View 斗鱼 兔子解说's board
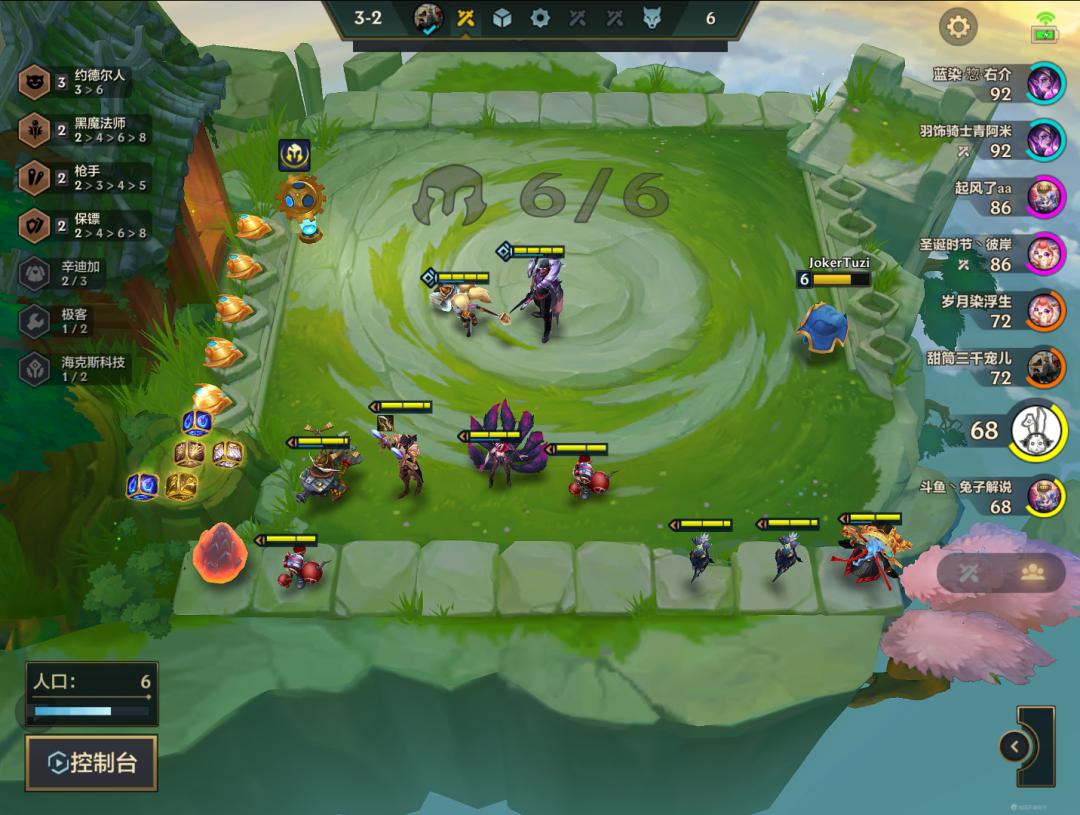The height and width of the screenshot is (815, 1080). pos(1046,495)
